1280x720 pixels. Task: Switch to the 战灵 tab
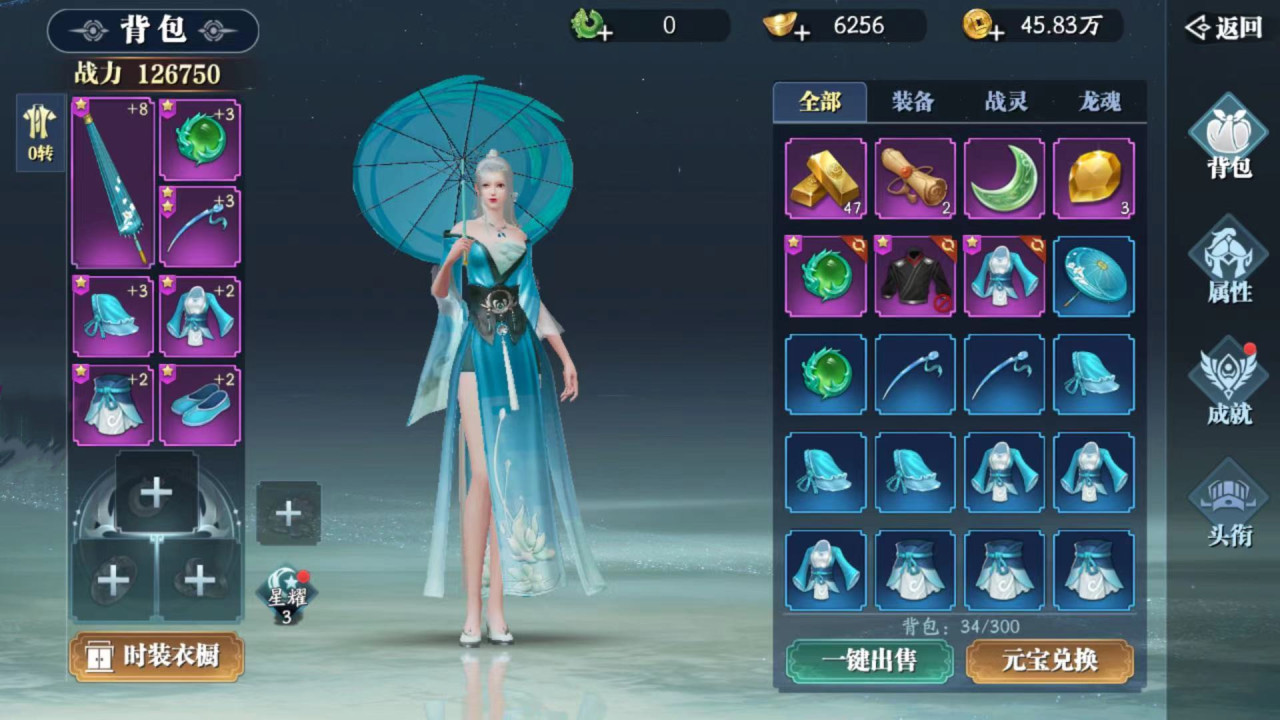point(1006,102)
